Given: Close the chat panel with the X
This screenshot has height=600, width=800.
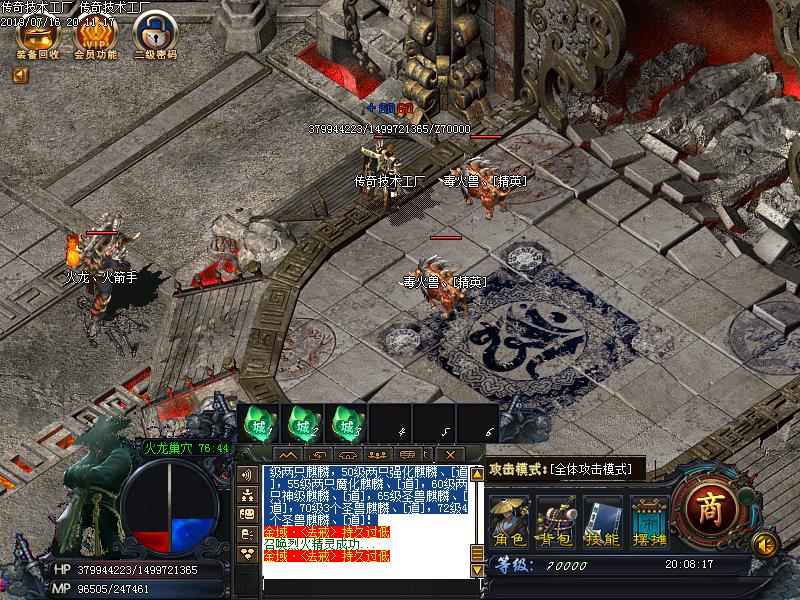Looking at the screenshot, I should click(451, 455).
